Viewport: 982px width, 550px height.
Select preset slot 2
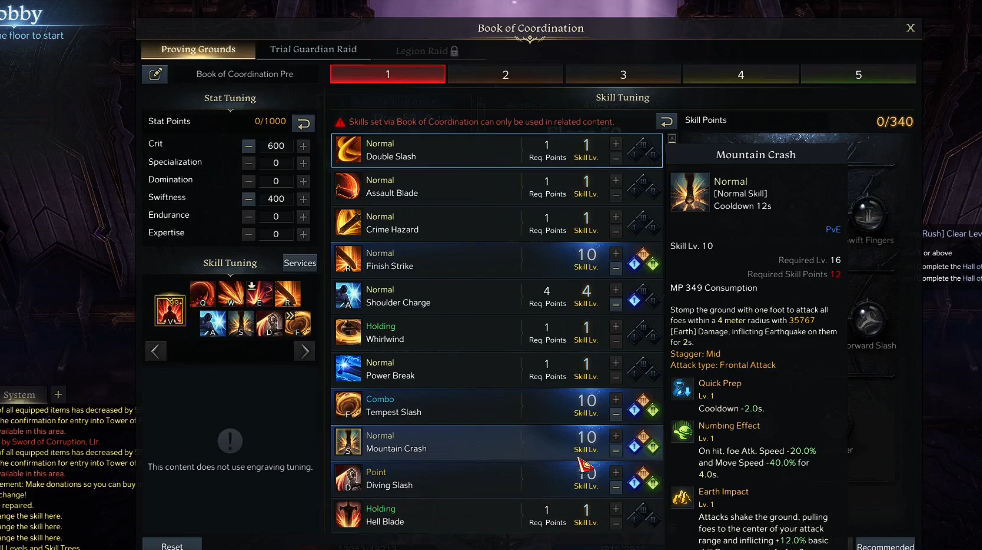pos(505,75)
